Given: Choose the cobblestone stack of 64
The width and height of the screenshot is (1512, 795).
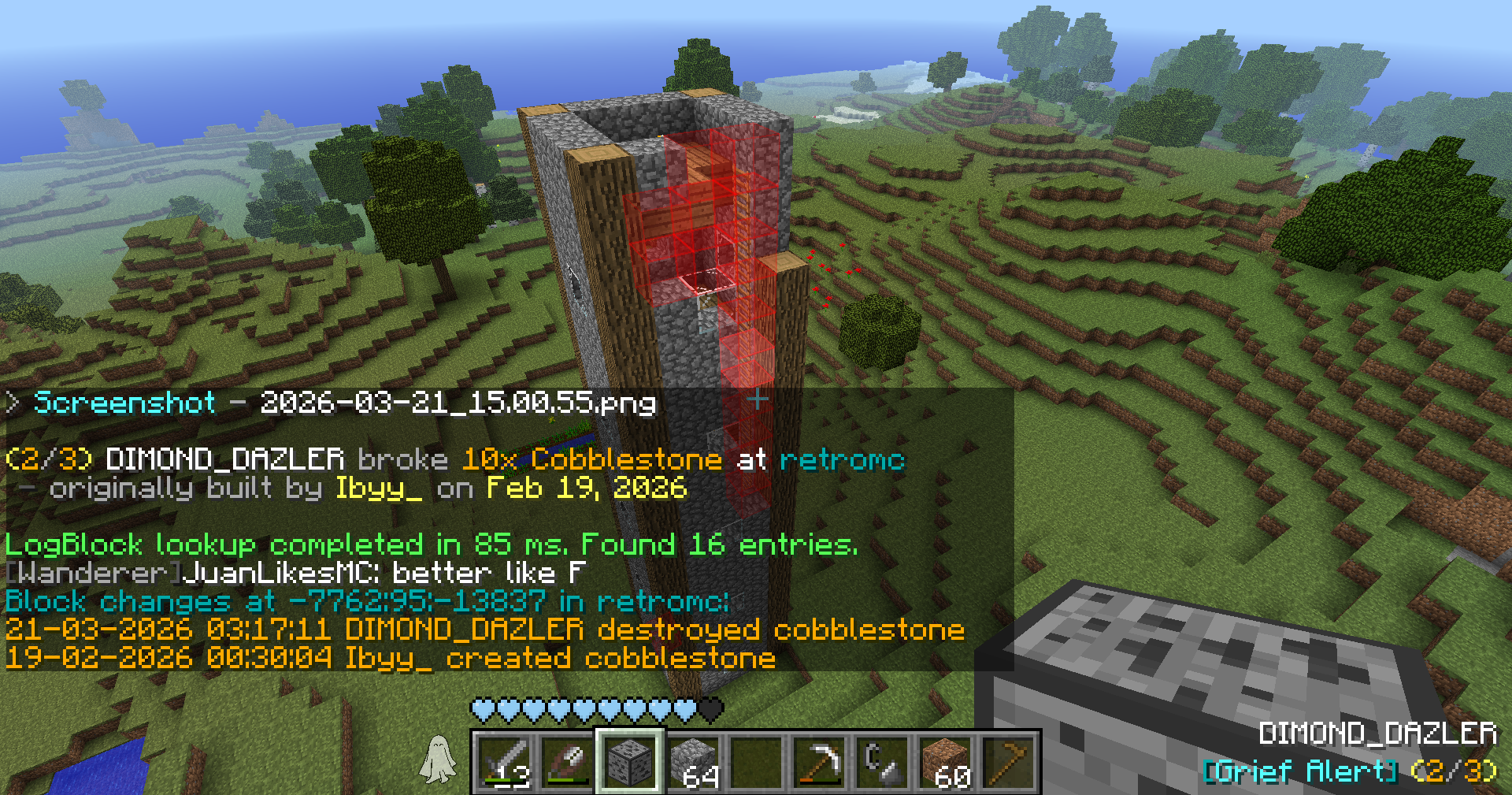Looking at the screenshot, I should point(694,762).
